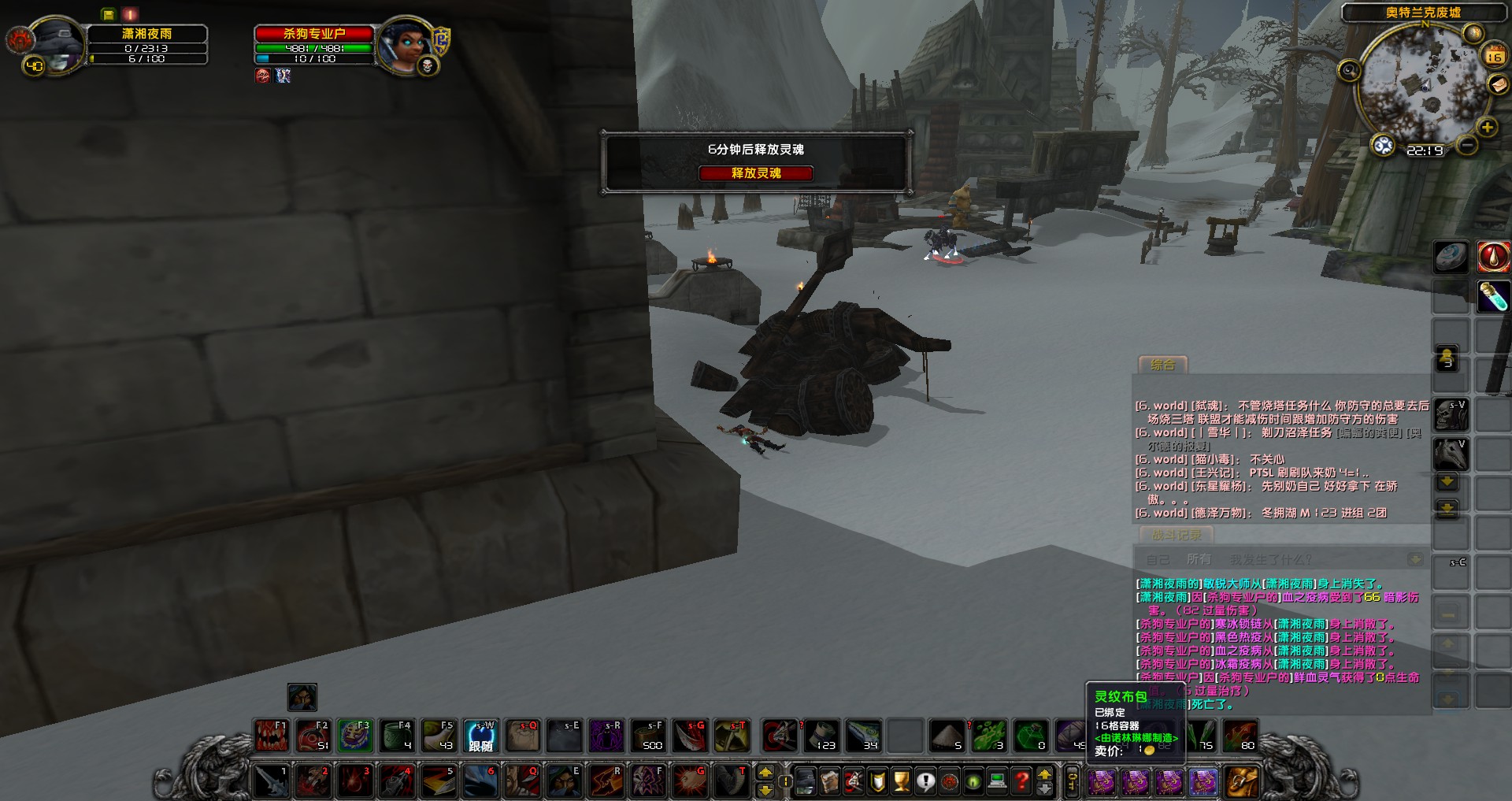The height and width of the screenshot is (801, 1512).
Task: Select the 综合 general chat tab
Action: [x=1162, y=365]
